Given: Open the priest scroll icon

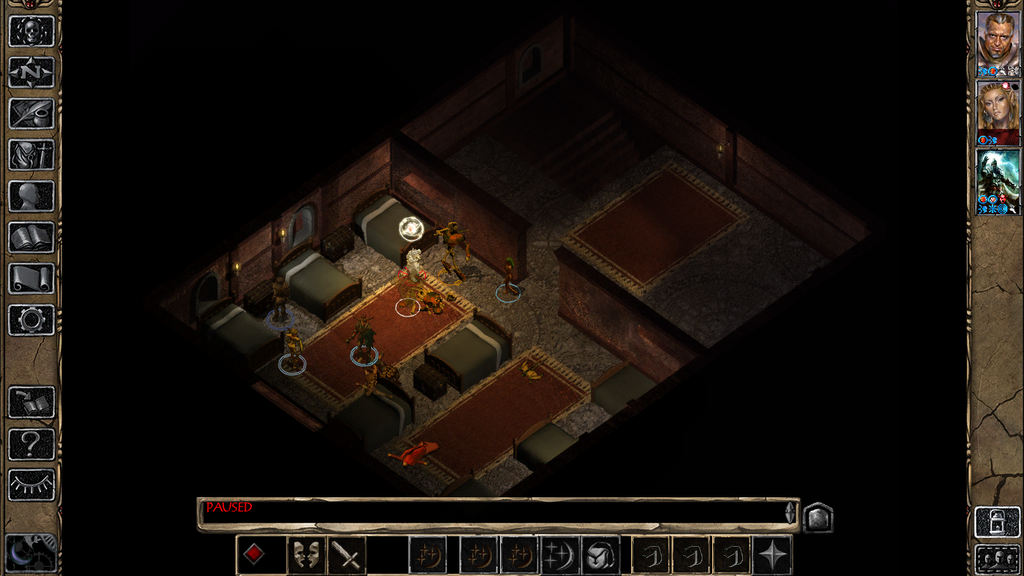Looking at the screenshot, I should (x=31, y=279).
